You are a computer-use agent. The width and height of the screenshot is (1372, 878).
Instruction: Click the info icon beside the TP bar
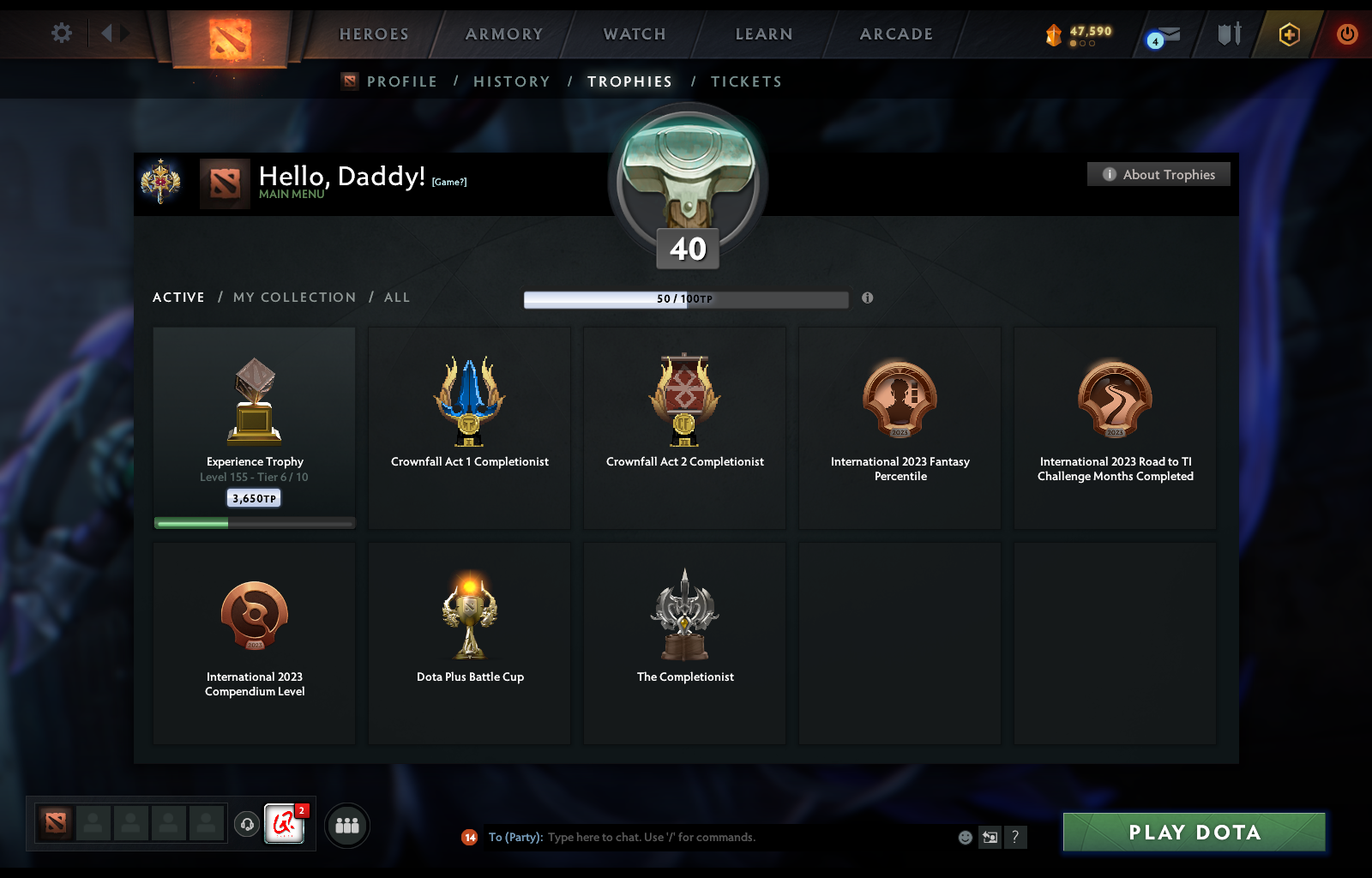[867, 298]
